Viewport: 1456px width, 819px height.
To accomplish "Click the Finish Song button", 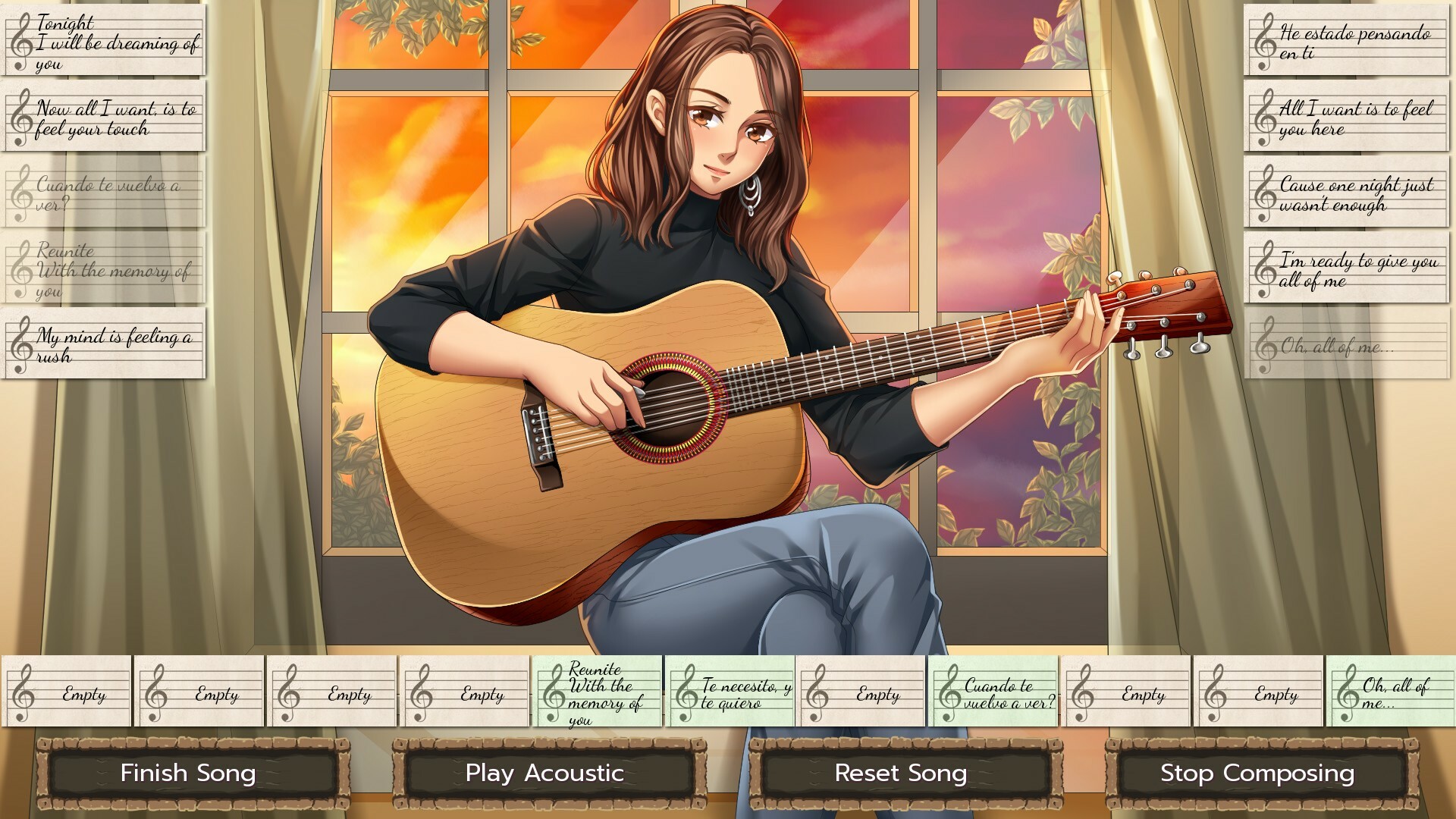I will (188, 773).
